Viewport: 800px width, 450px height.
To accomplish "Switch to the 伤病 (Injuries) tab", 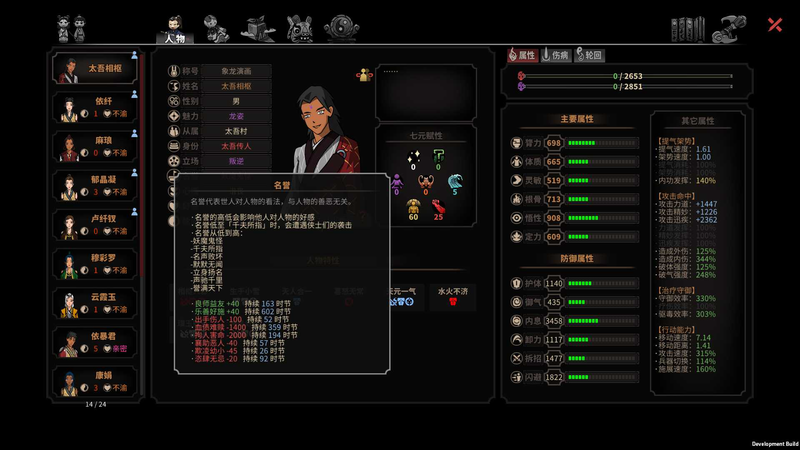I will [x=557, y=56].
